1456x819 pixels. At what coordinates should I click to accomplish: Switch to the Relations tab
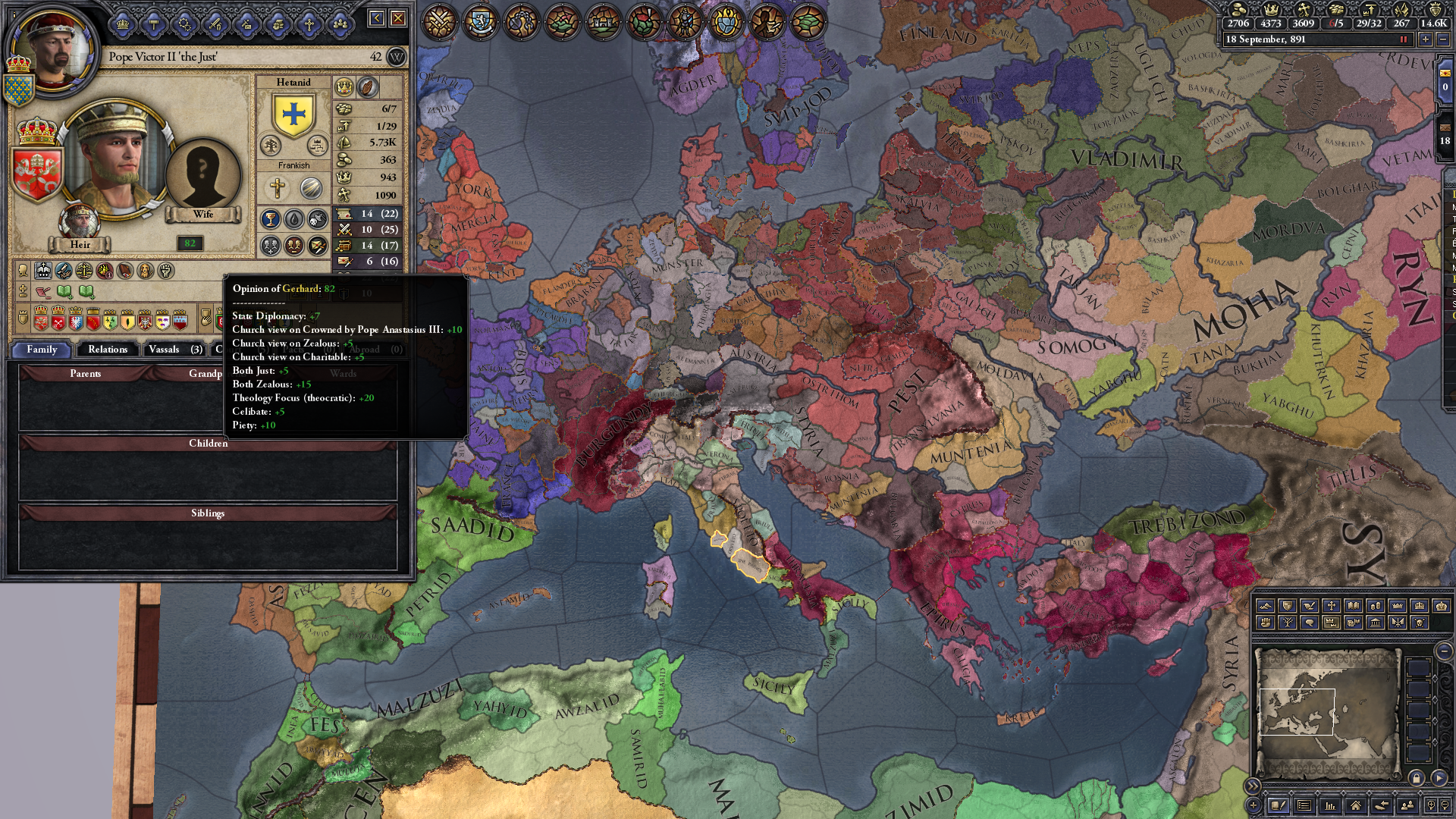pyautogui.click(x=107, y=350)
